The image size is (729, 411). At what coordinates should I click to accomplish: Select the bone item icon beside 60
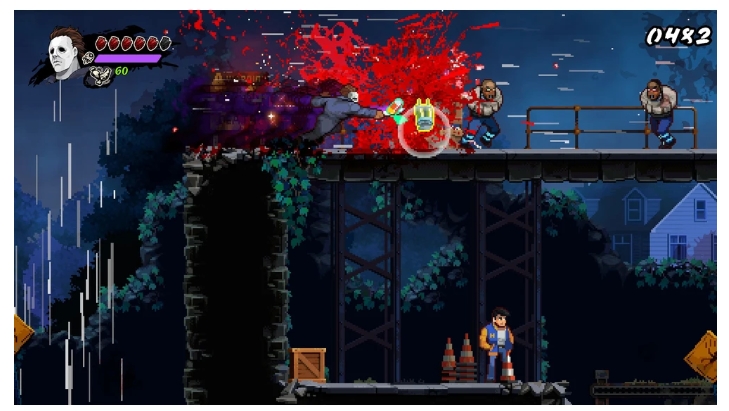[x=101, y=73]
